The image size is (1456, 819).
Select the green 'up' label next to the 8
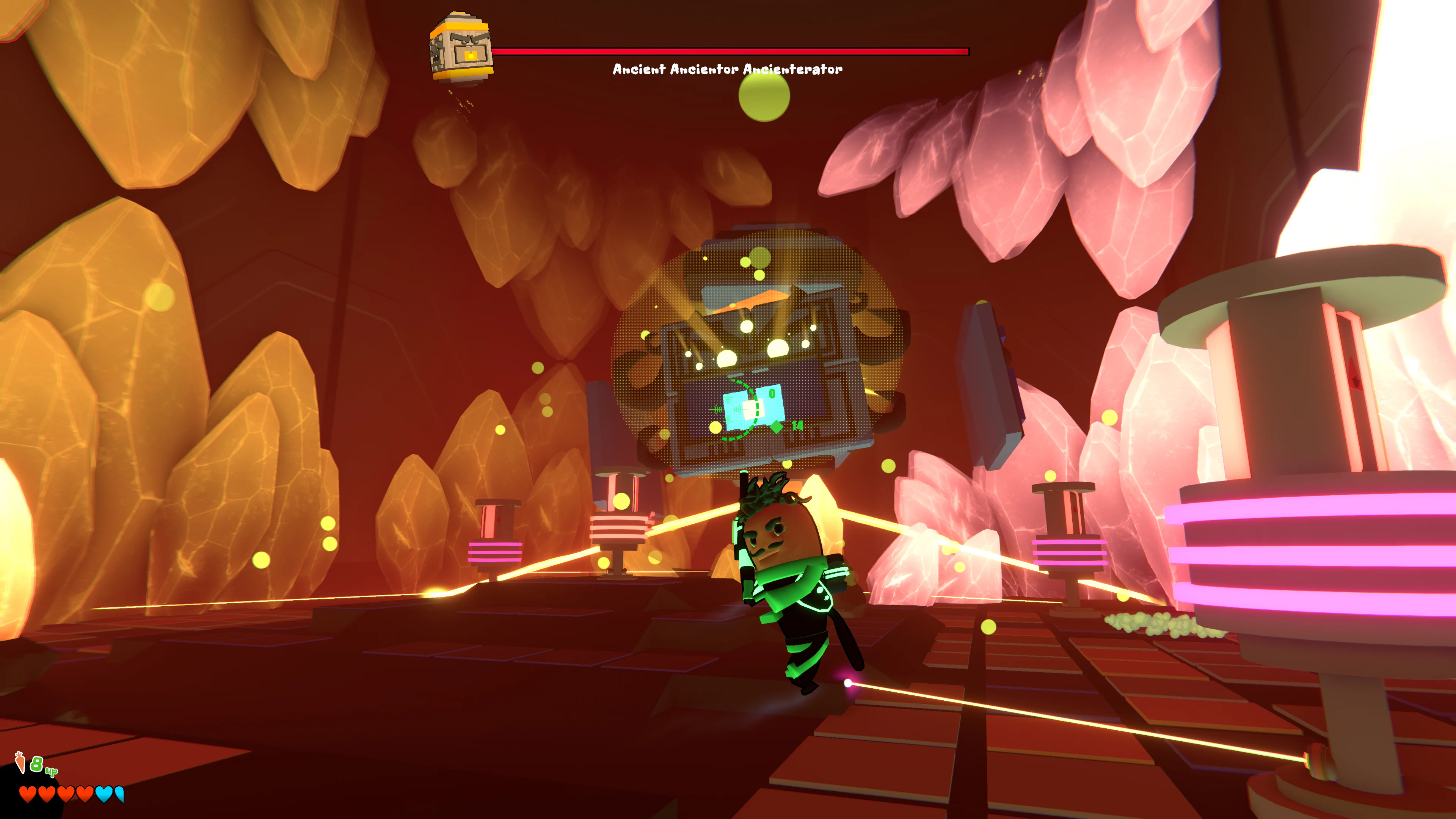[52, 773]
